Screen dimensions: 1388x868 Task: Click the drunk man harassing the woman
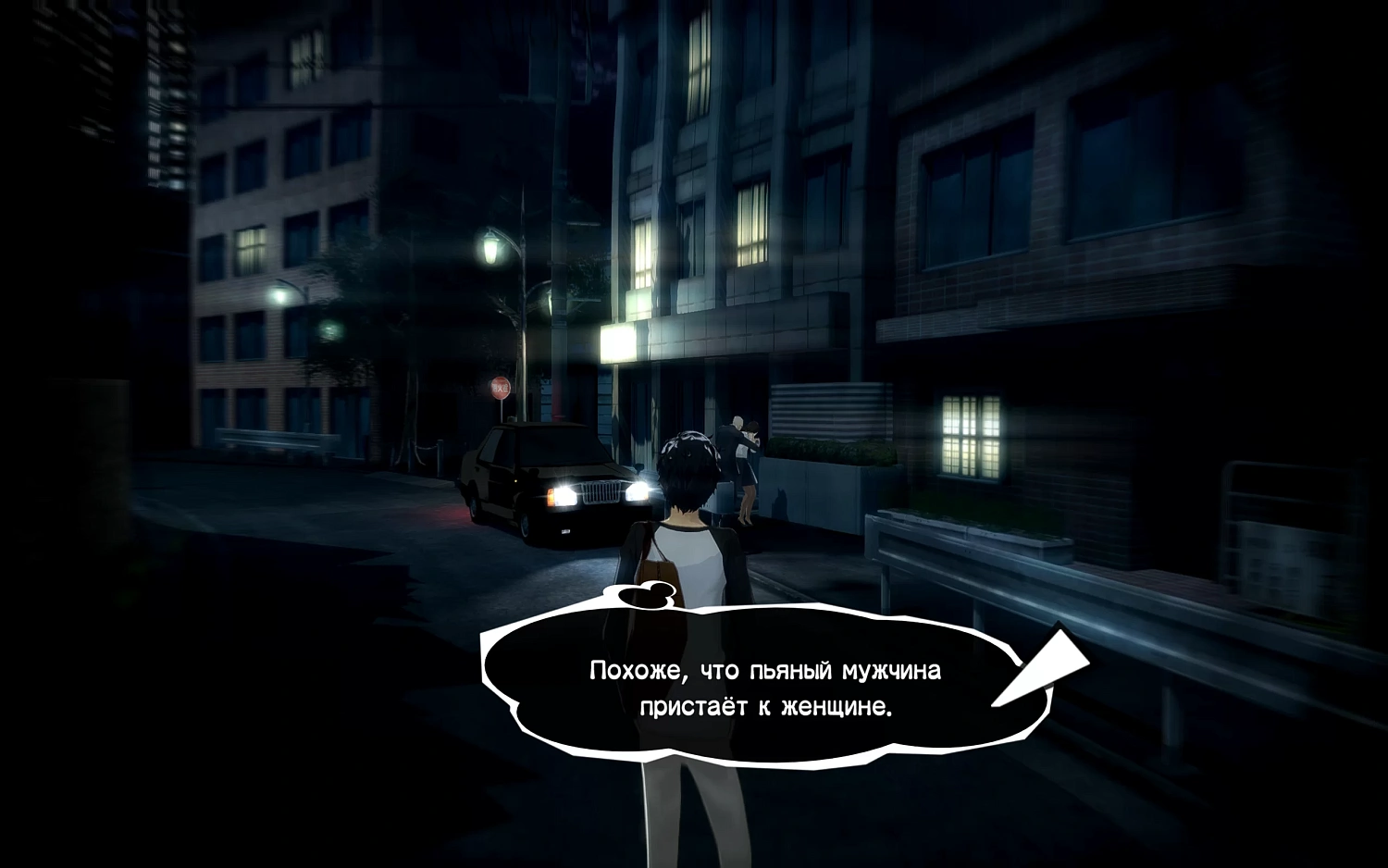point(734,440)
